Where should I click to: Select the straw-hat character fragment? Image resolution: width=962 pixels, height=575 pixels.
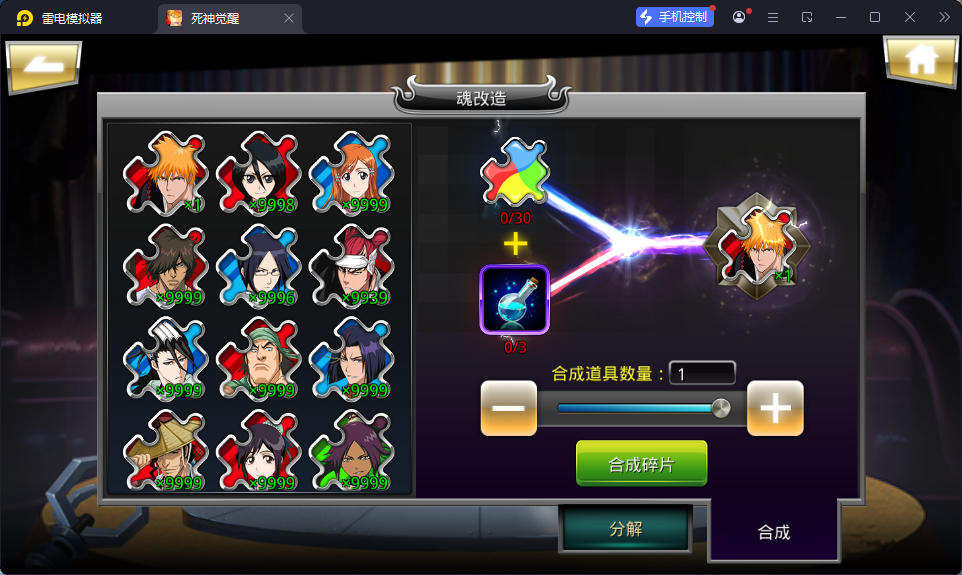pyautogui.click(x=165, y=452)
